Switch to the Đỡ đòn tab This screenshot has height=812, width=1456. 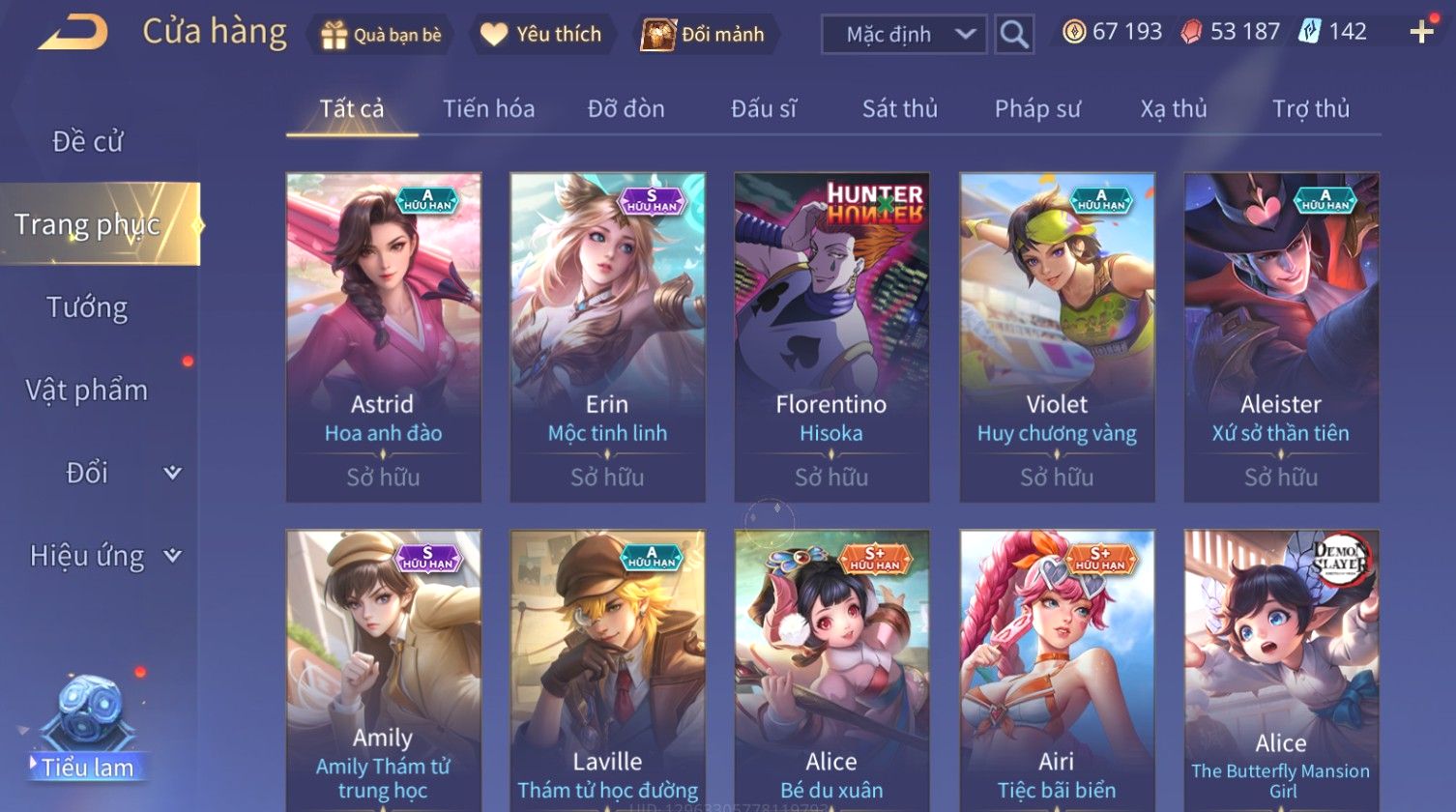click(x=626, y=109)
